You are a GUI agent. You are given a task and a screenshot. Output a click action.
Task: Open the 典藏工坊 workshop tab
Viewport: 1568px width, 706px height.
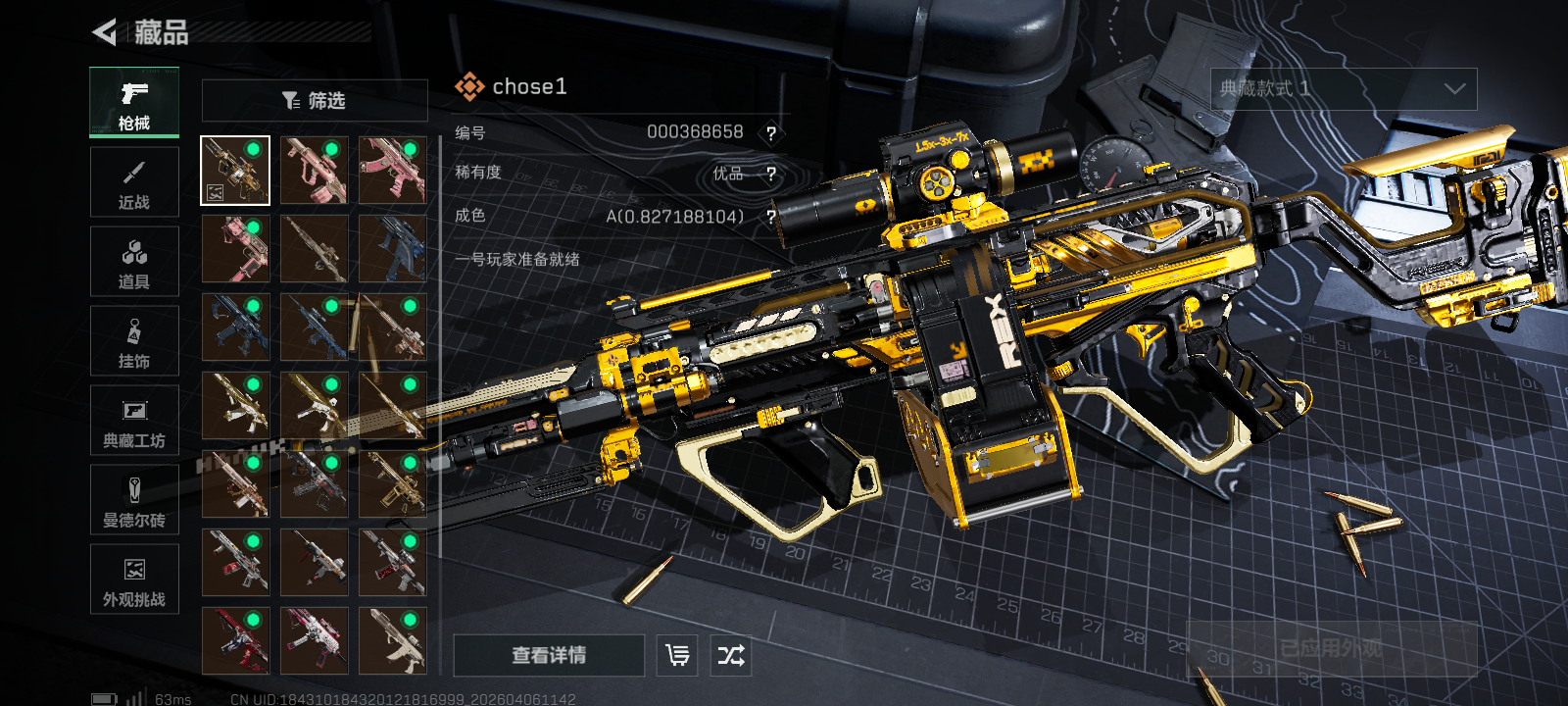point(134,421)
